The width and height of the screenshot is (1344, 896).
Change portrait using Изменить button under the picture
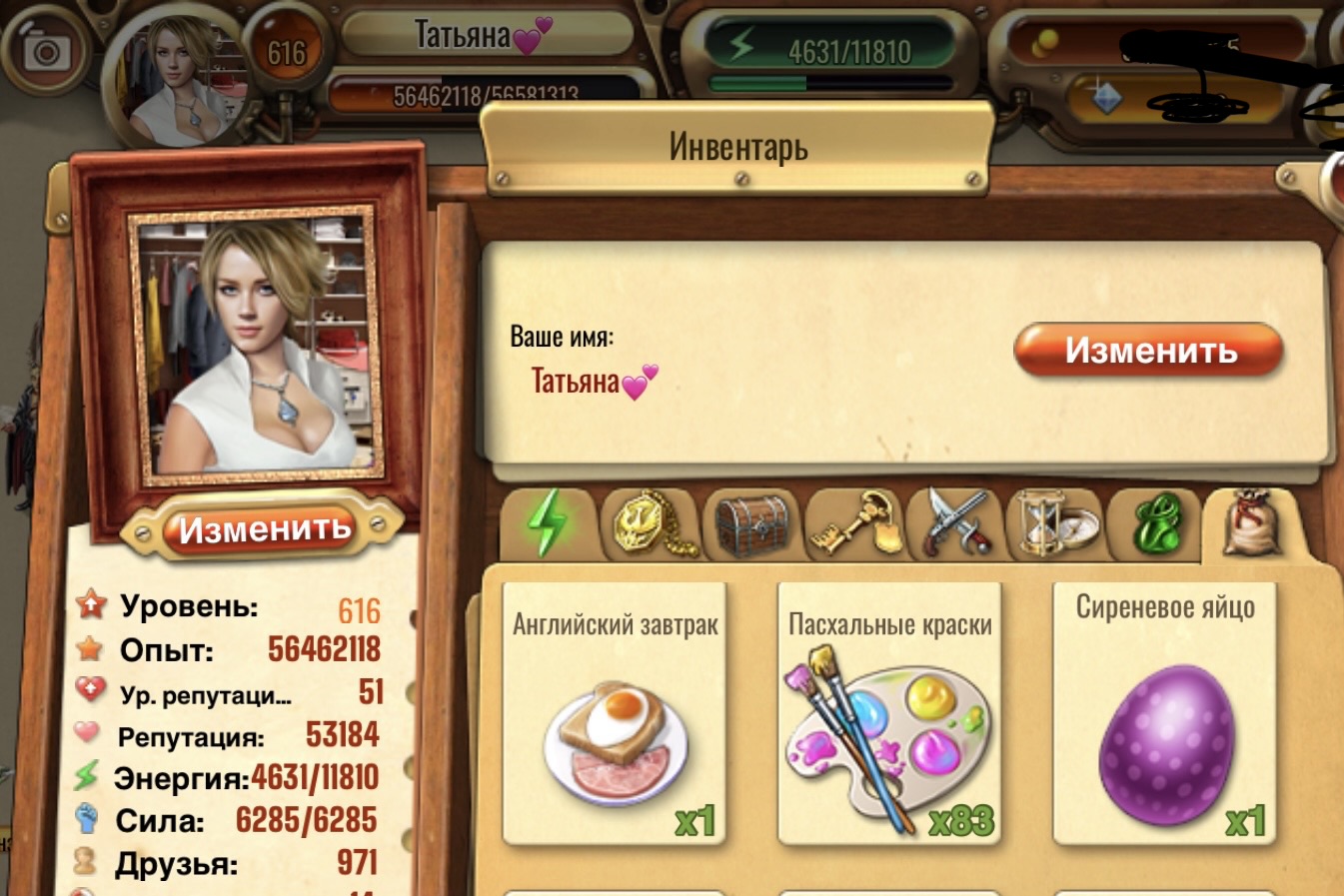[264, 529]
